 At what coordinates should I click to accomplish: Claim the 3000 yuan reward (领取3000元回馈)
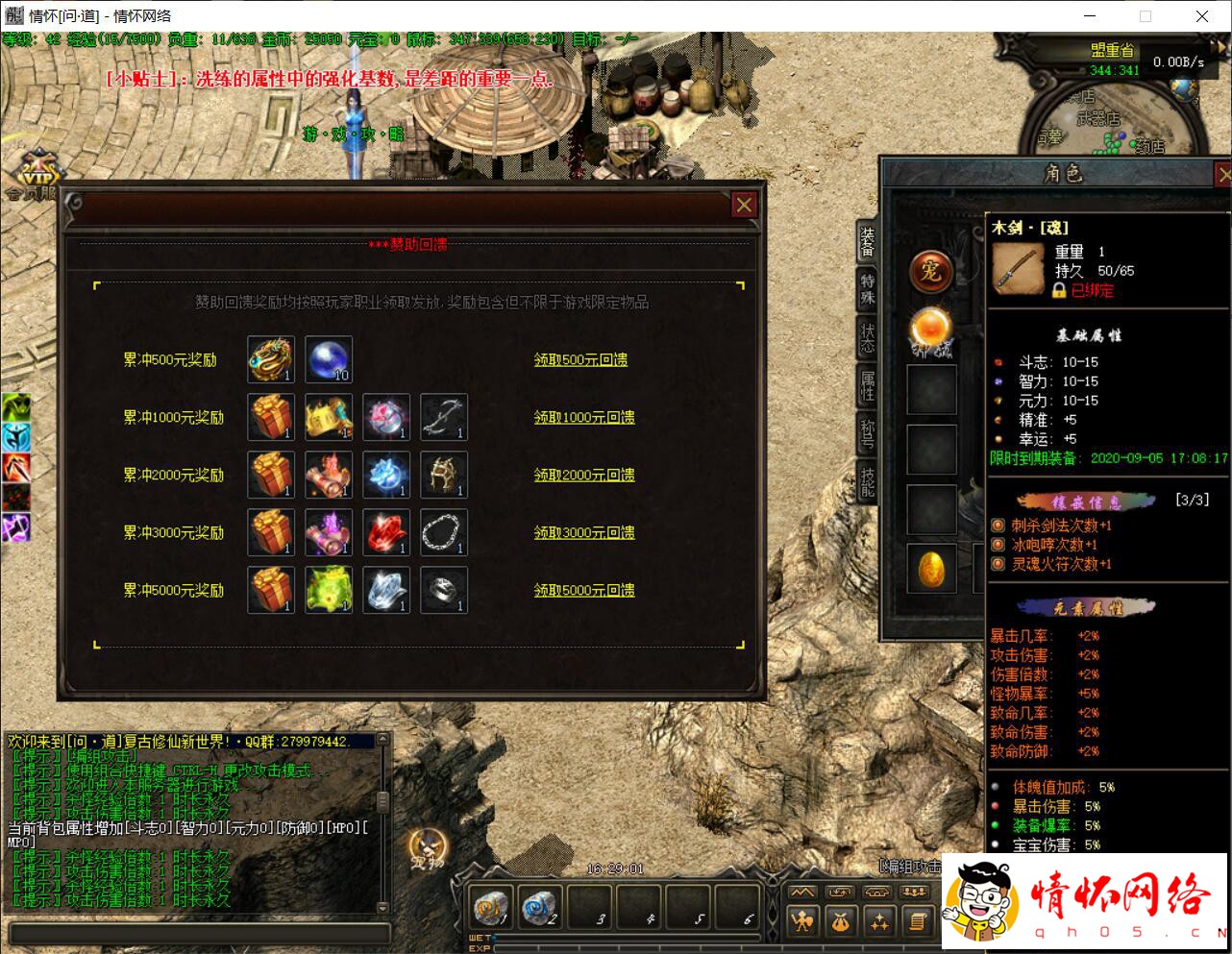pyautogui.click(x=584, y=532)
